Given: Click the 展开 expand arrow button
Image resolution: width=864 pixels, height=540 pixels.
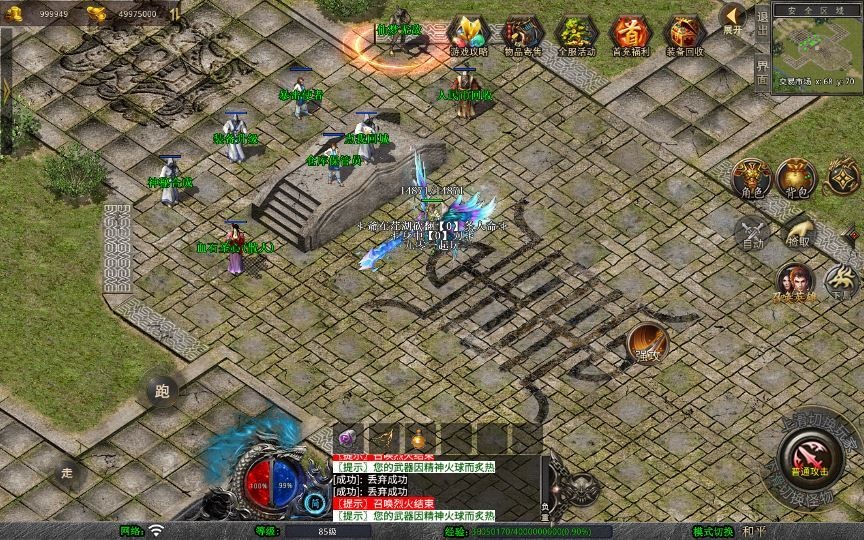Looking at the screenshot, I should coord(733,18).
